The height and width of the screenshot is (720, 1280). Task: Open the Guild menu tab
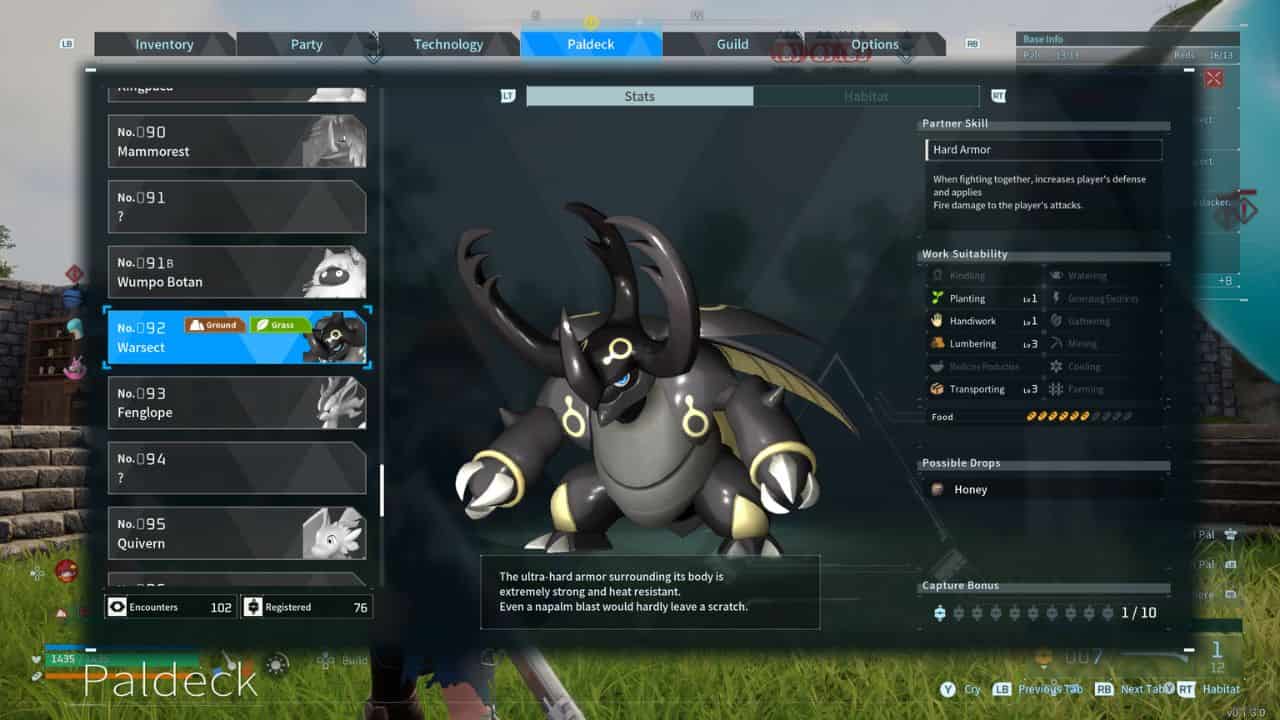click(x=732, y=44)
